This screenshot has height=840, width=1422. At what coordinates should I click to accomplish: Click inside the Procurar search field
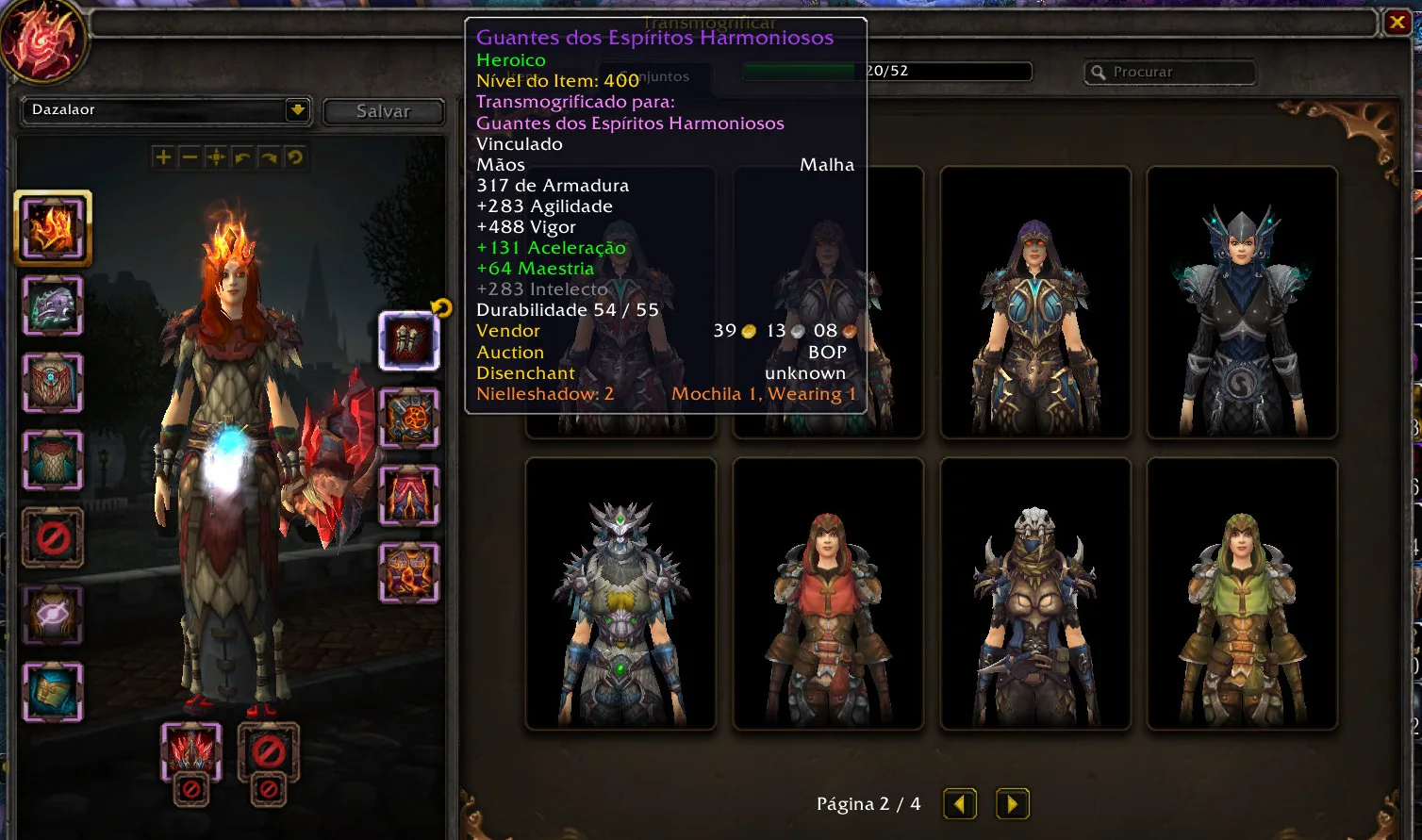[1169, 72]
